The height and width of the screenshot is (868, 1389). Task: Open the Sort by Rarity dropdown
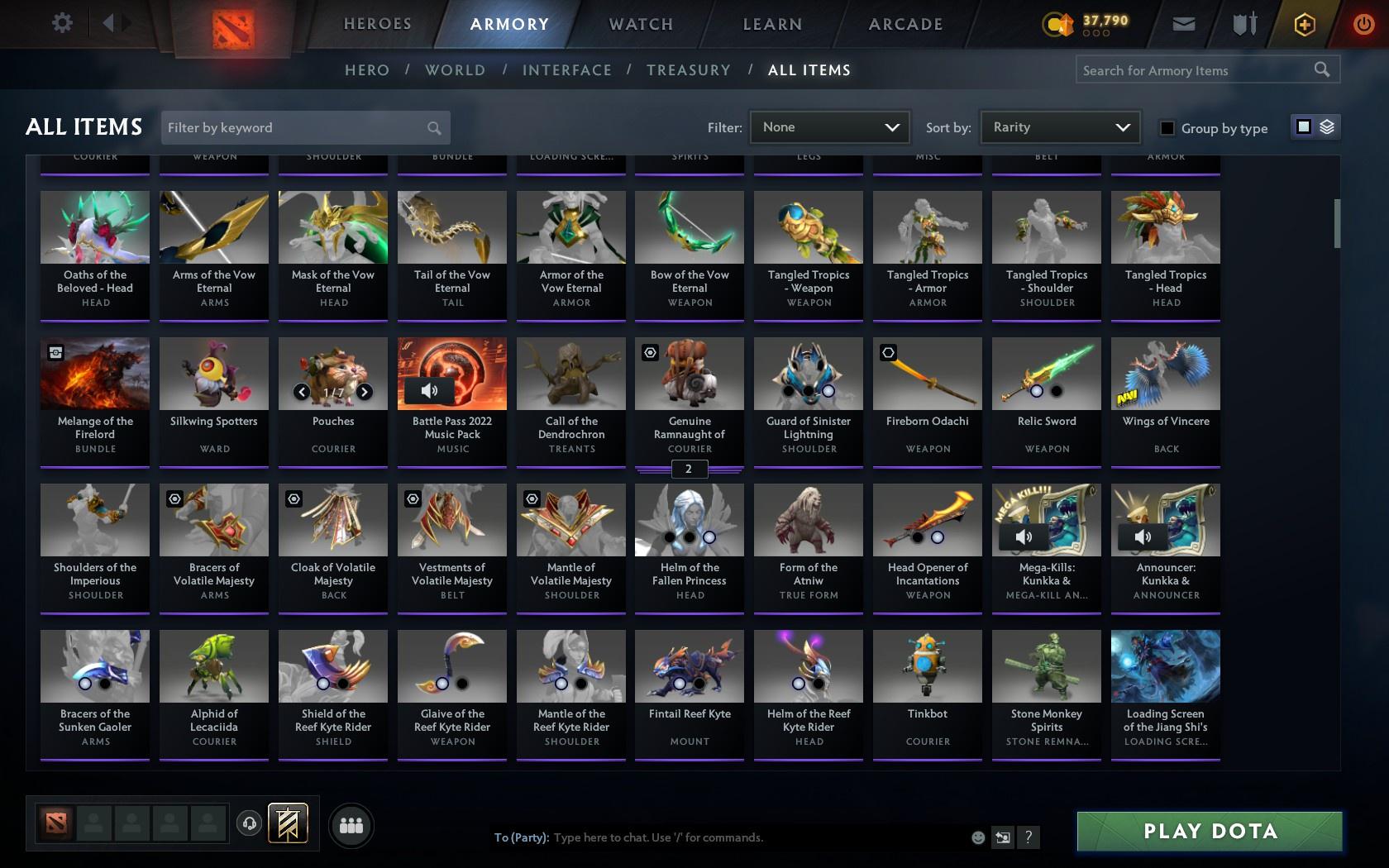(1059, 127)
